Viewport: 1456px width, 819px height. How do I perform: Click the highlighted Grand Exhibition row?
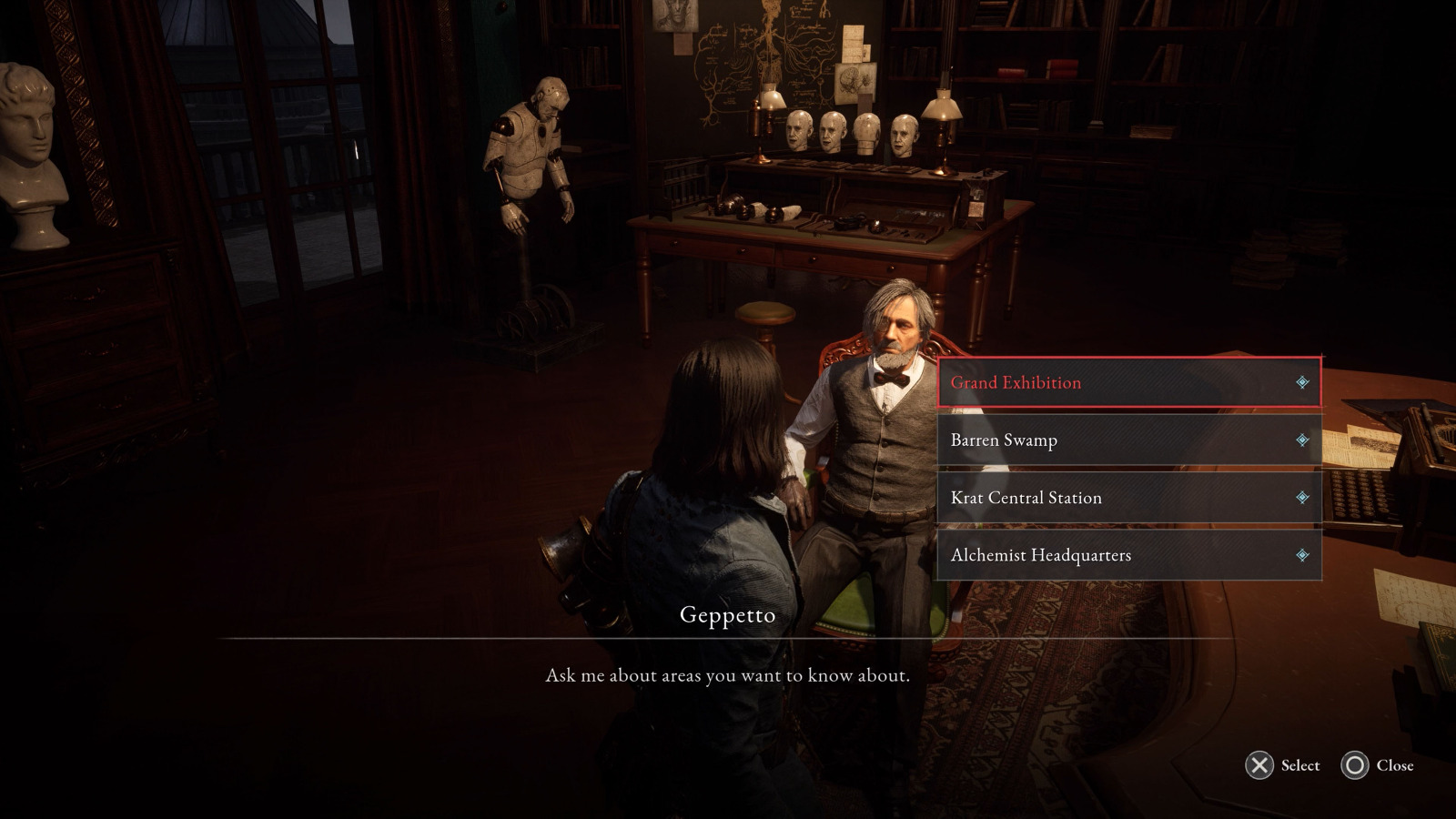pos(1128,383)
